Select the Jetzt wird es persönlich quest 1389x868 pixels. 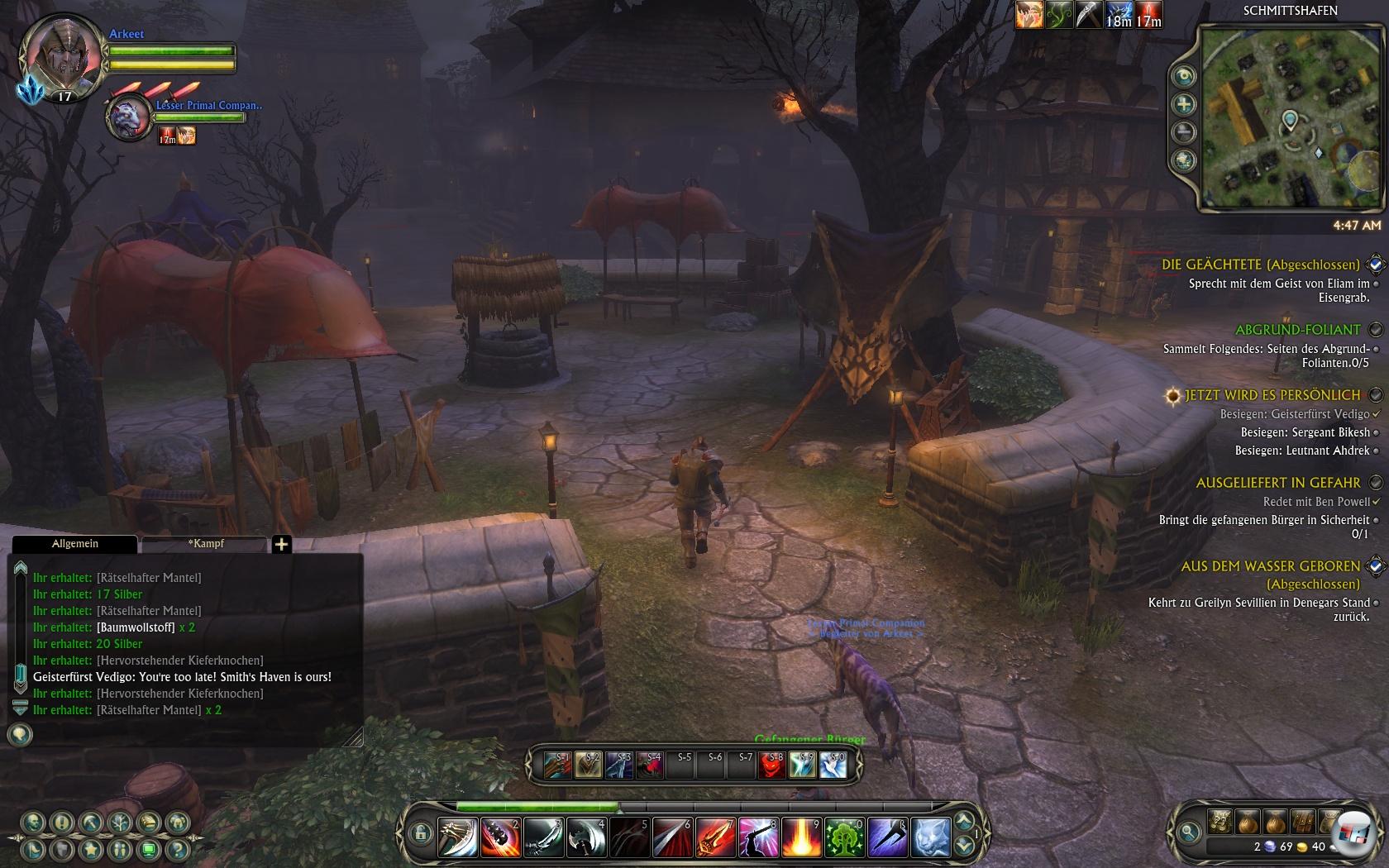[x=1272, y=395]
